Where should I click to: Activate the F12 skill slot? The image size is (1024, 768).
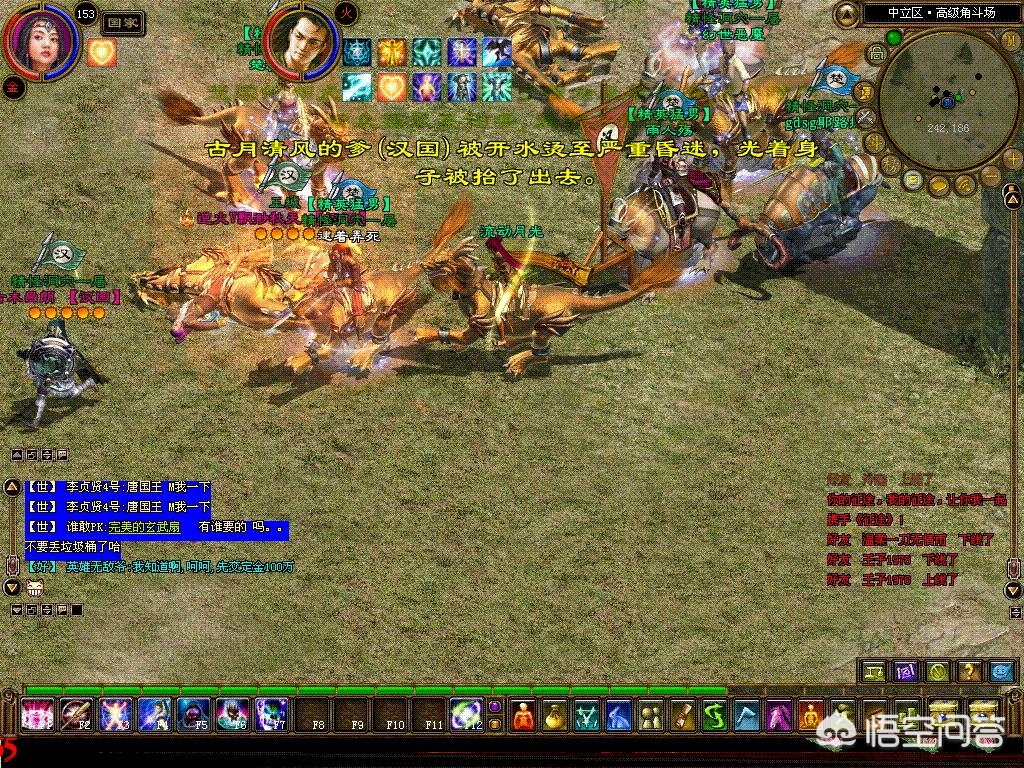(466, 714)
